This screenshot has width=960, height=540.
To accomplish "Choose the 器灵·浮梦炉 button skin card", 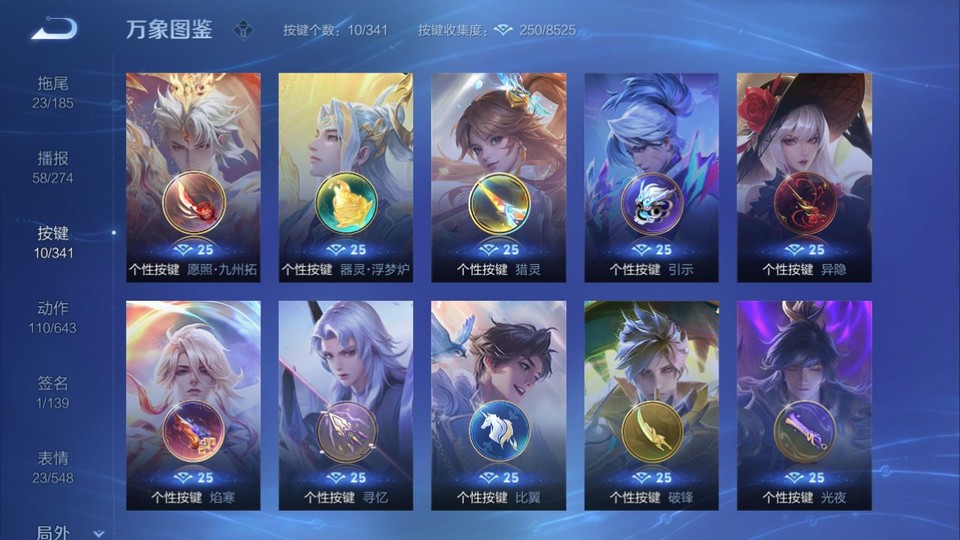I will tap(346, 177).
